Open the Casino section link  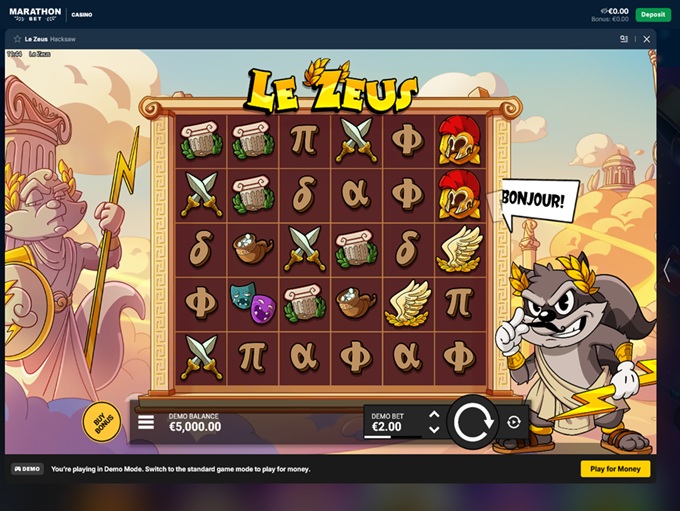pos(82,15)
